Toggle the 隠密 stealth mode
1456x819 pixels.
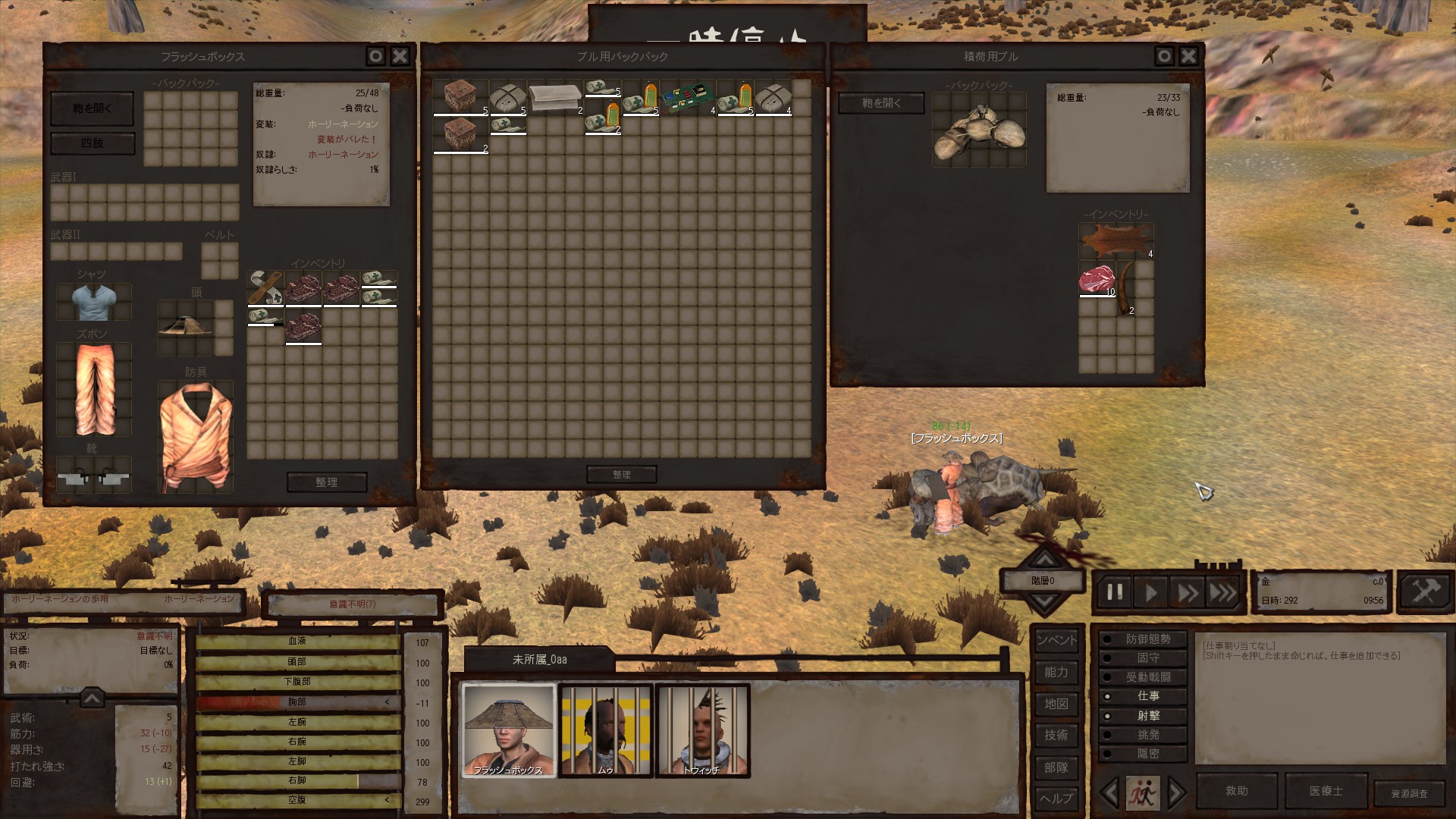pos(1147,754)
